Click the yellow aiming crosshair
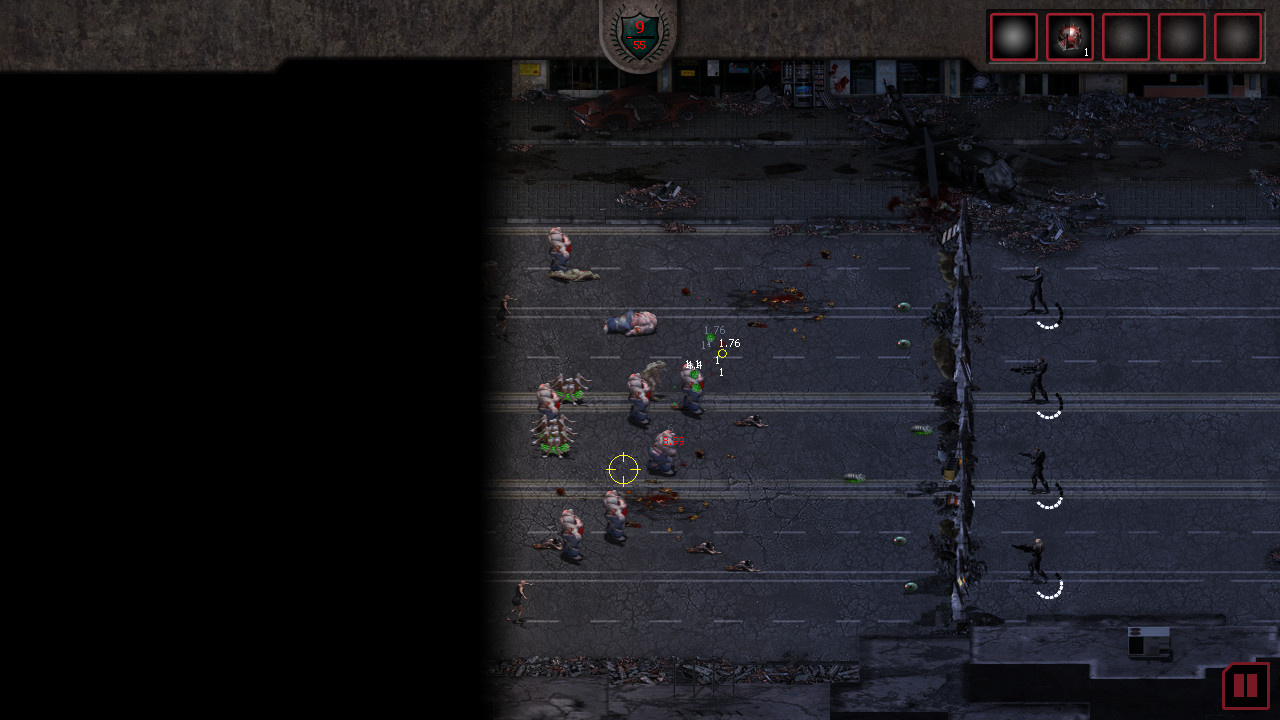Image resolution: width=1280 pixels, height=720 pixels. click(x=623, y=468)
